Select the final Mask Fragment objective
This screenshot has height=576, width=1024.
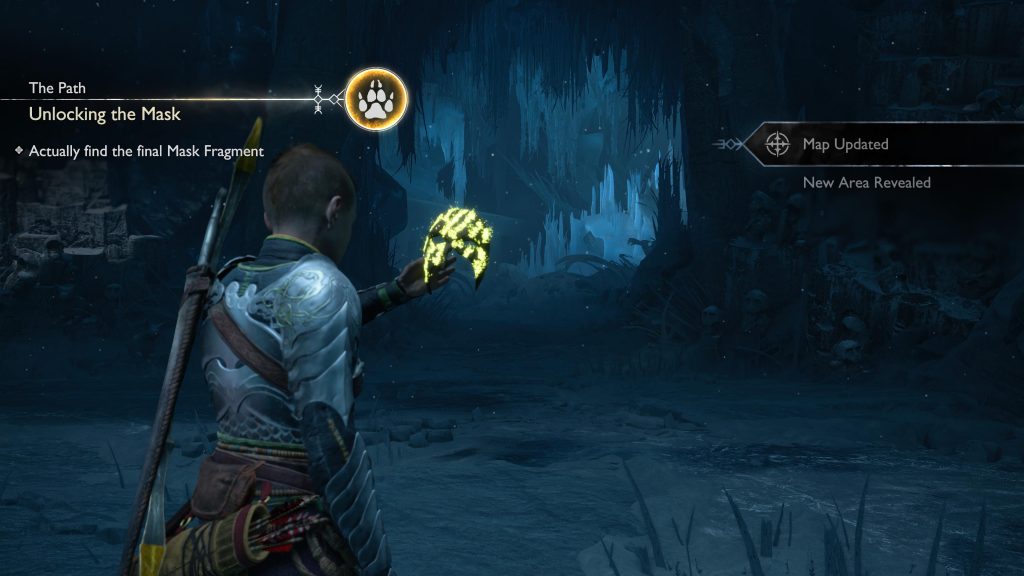[x=146, y=152]
